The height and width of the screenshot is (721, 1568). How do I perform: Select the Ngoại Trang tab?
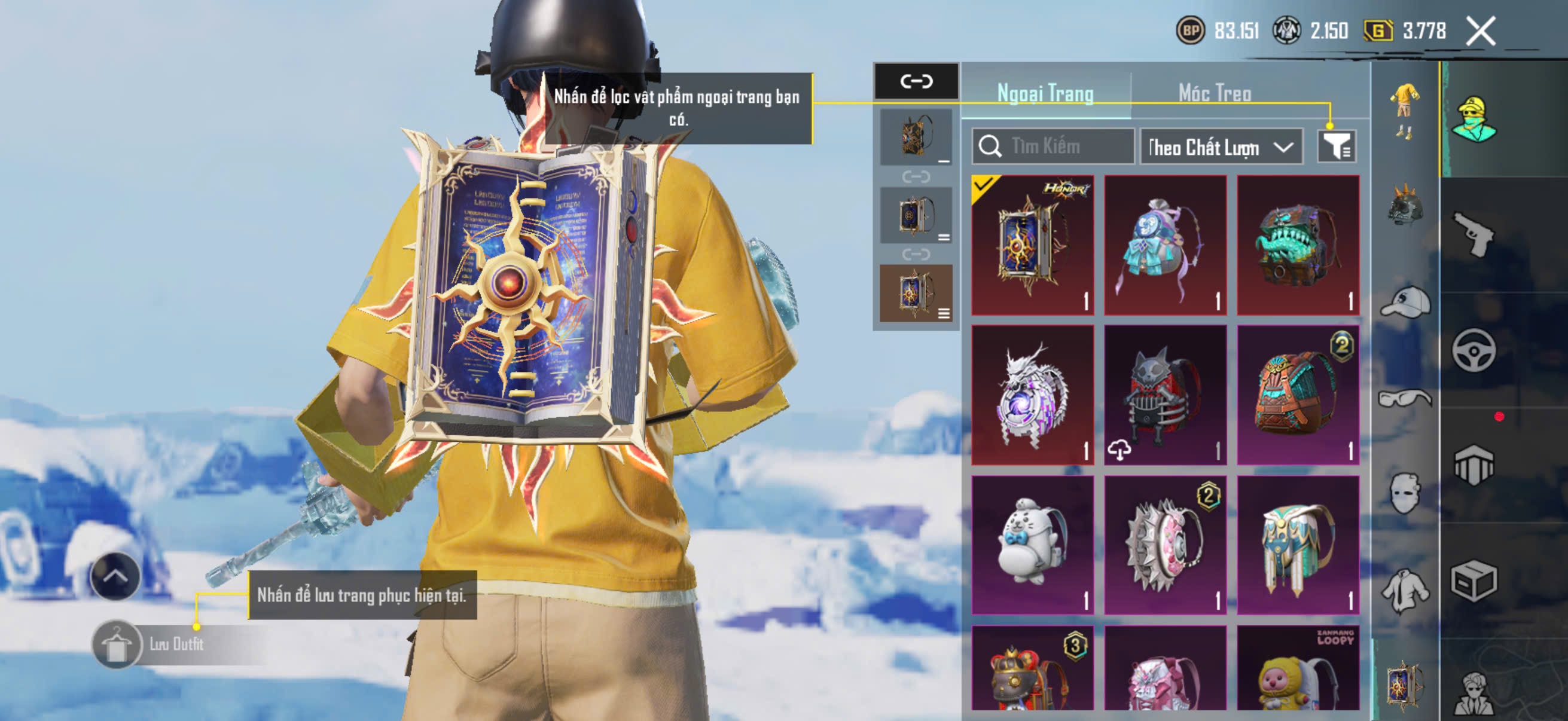click(x=1045, y=94)
